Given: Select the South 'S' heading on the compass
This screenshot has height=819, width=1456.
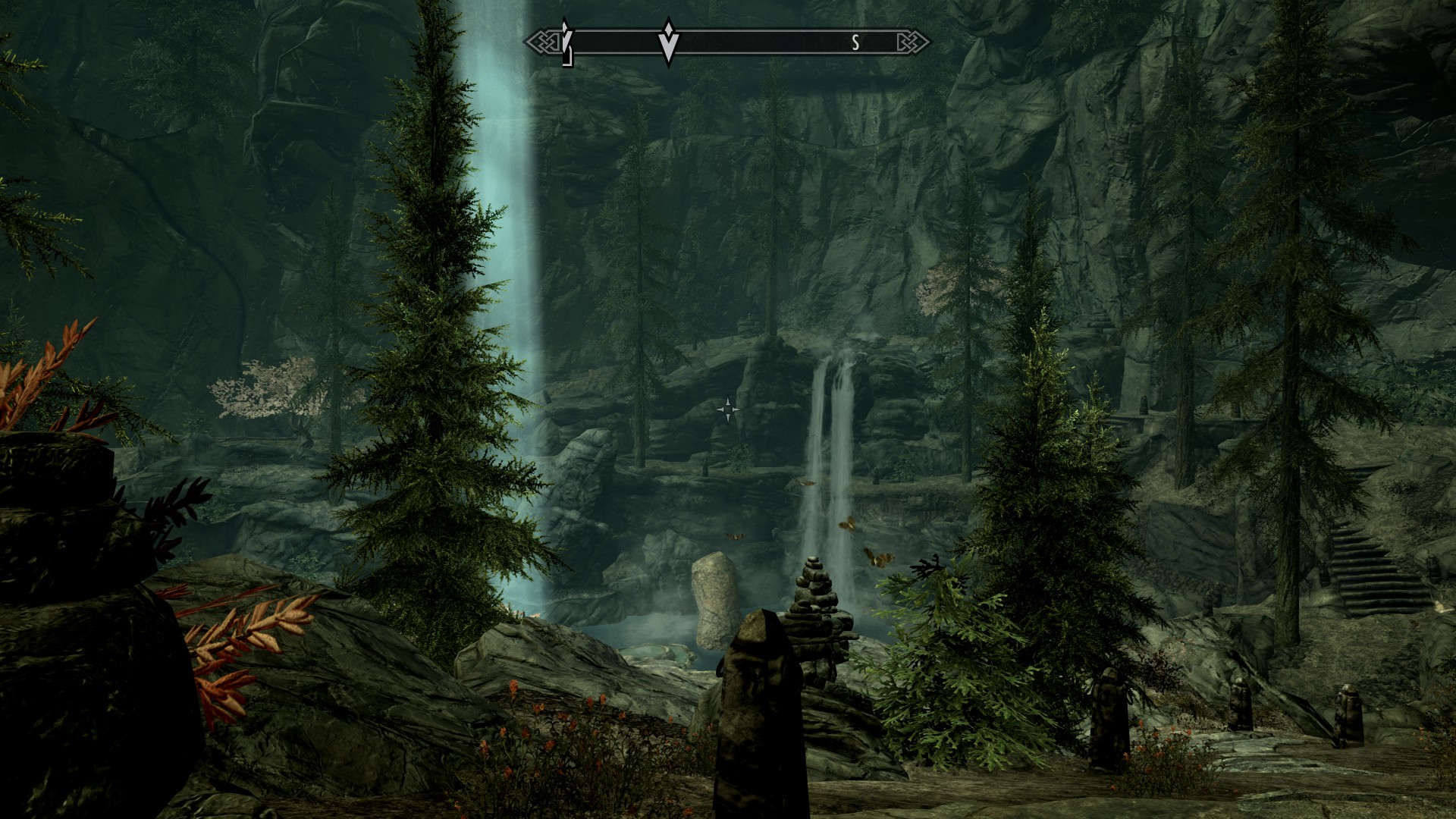Looking at the screenshot, I should (855, 43).
